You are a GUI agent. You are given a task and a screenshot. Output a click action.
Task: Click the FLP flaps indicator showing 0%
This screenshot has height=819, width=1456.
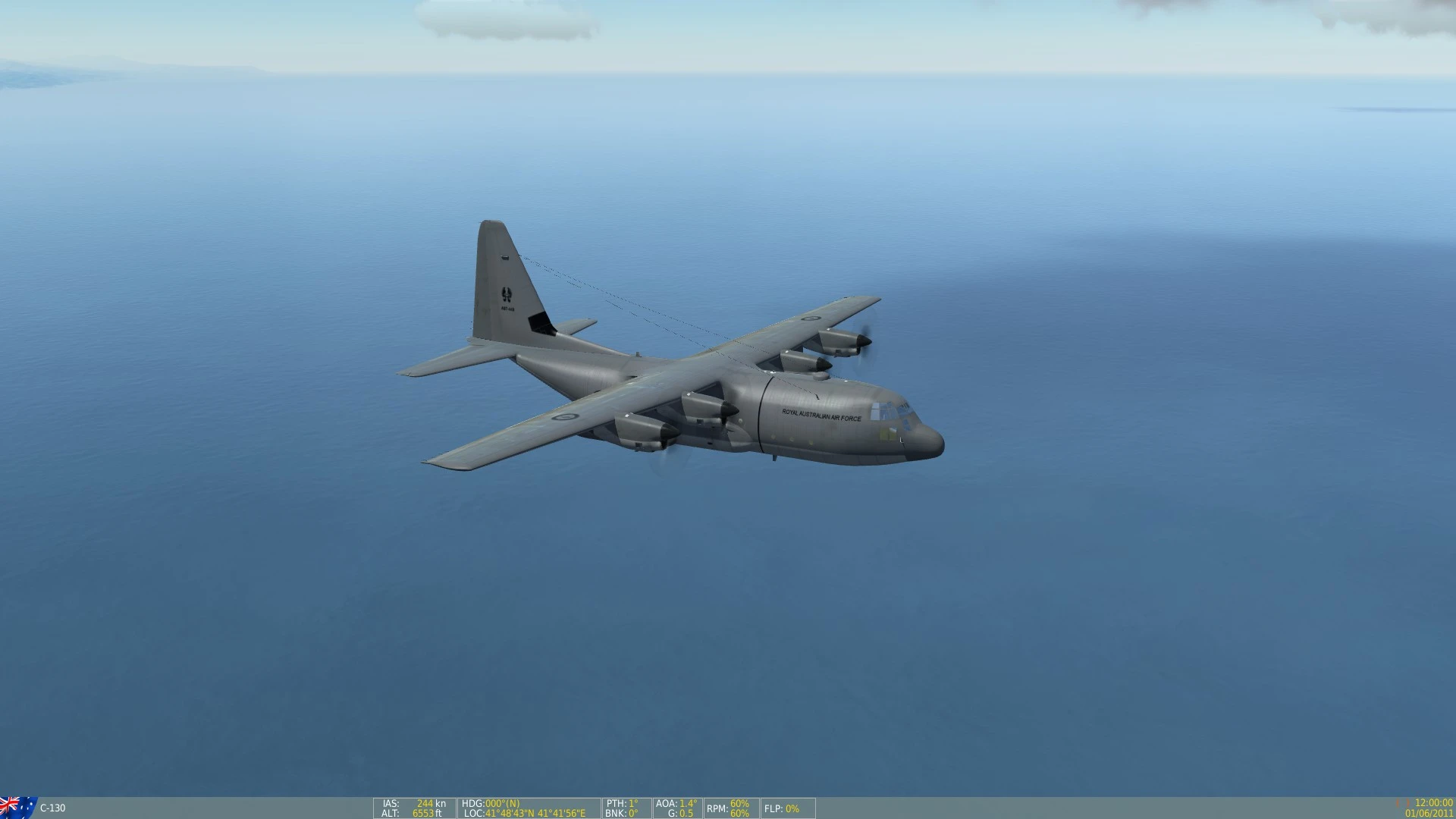pyautogui.click(x=783, y=809)
